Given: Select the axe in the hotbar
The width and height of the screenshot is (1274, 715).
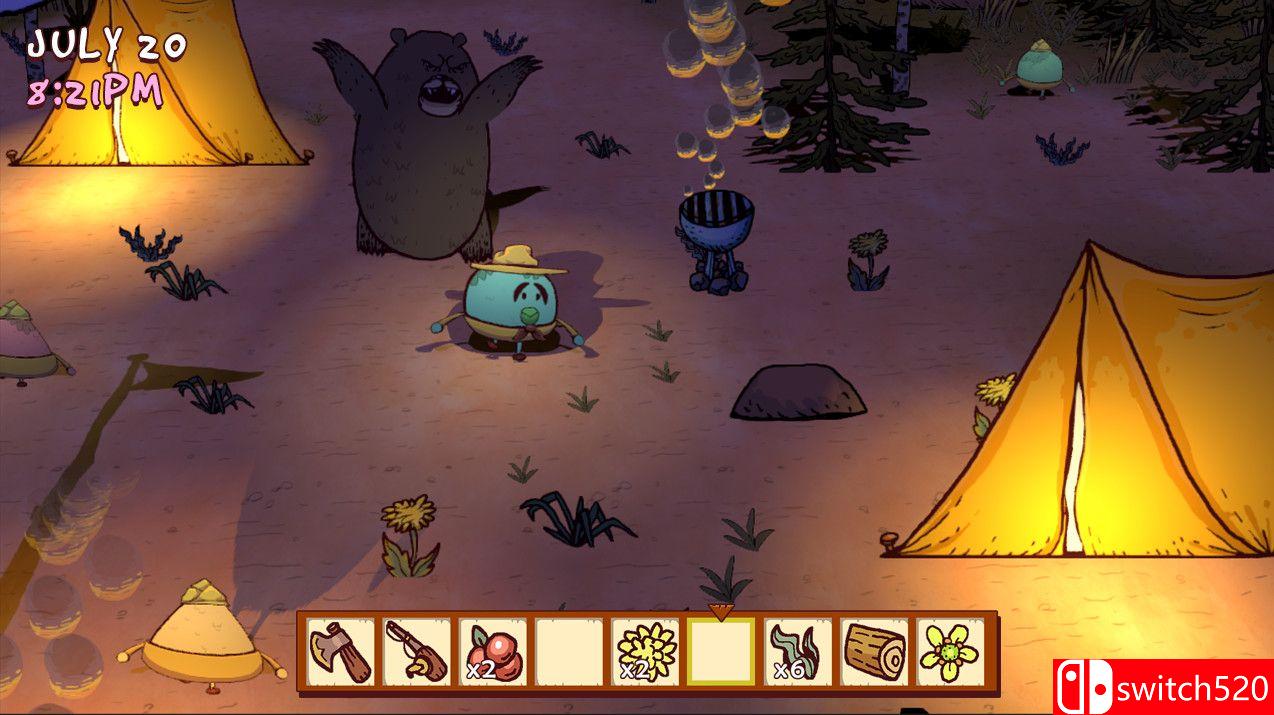Looking at the screenshot, I should pos(341,652).
